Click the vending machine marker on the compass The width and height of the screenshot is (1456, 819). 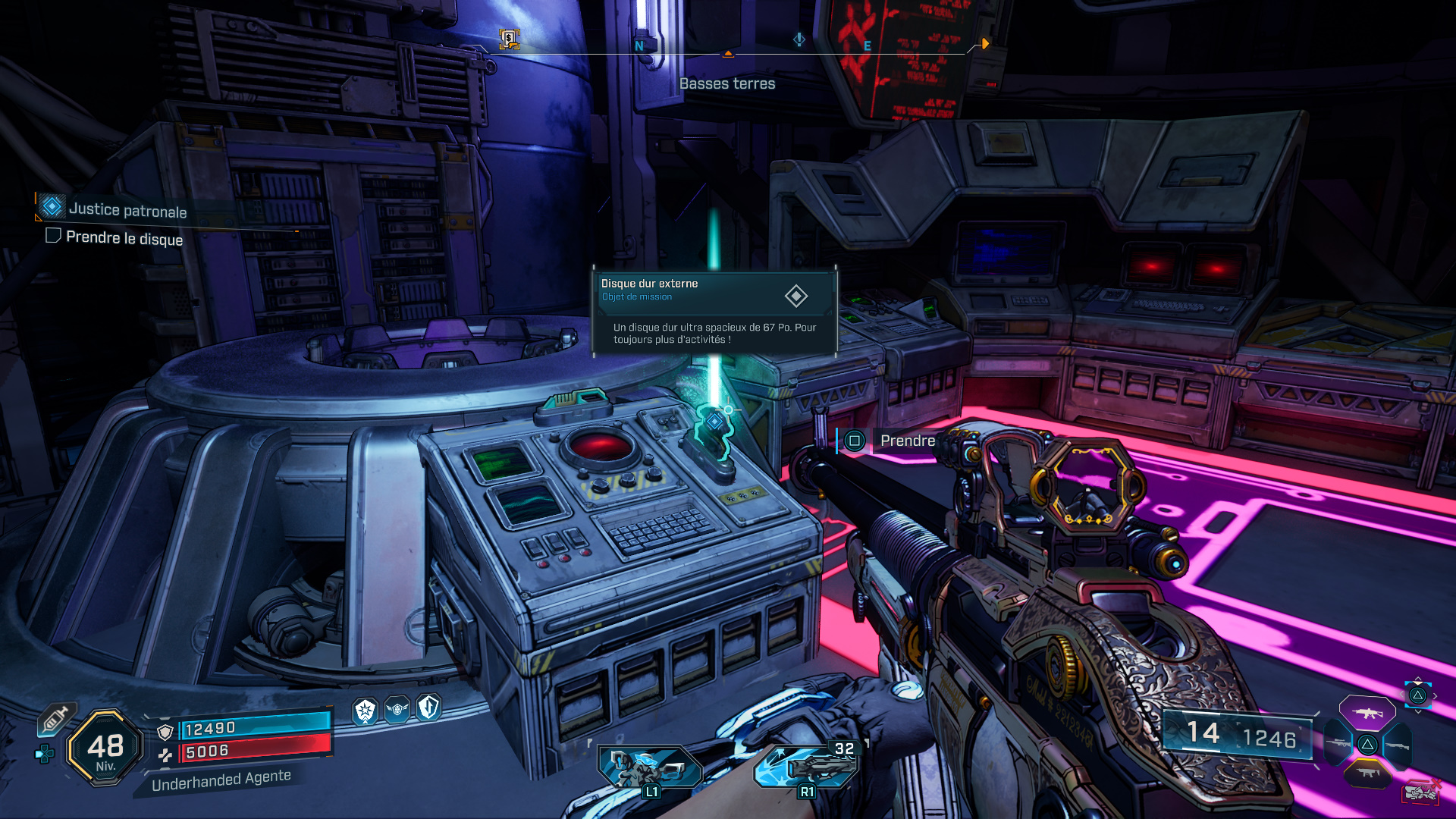[509, 38]
